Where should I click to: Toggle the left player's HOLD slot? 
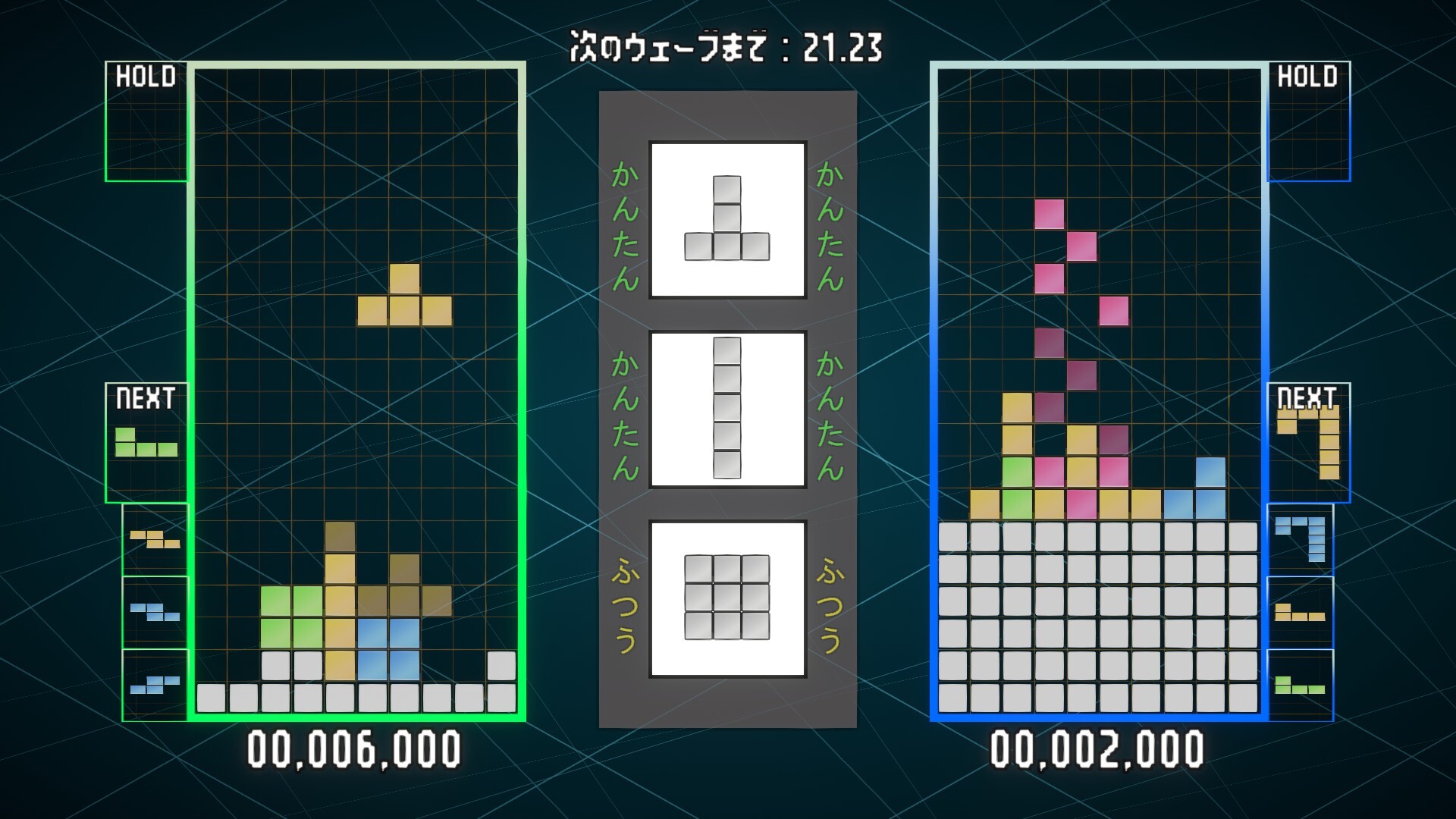point(146,121)
